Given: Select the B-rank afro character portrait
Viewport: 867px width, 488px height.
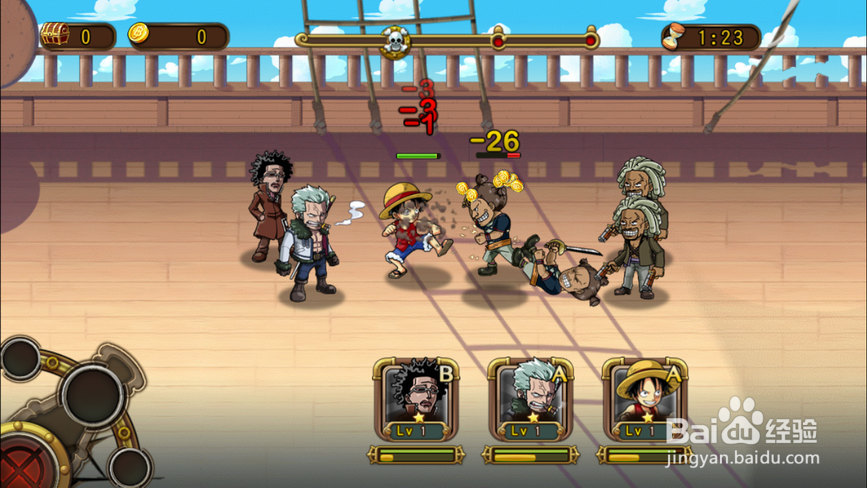Looking at the screenshot, I should tap(416, 399).
